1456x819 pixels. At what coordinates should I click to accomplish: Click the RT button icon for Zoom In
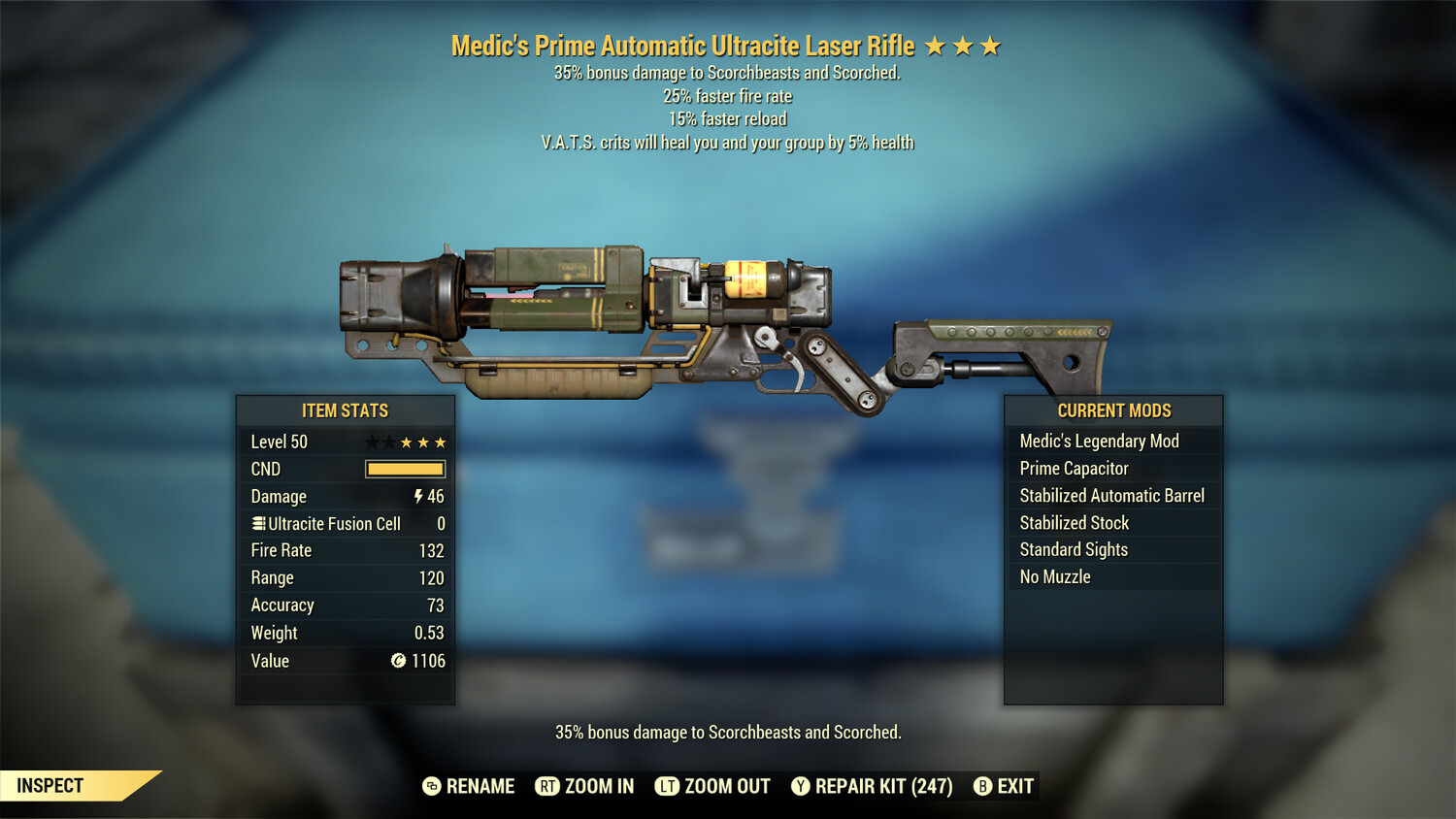tap(546, 786)
